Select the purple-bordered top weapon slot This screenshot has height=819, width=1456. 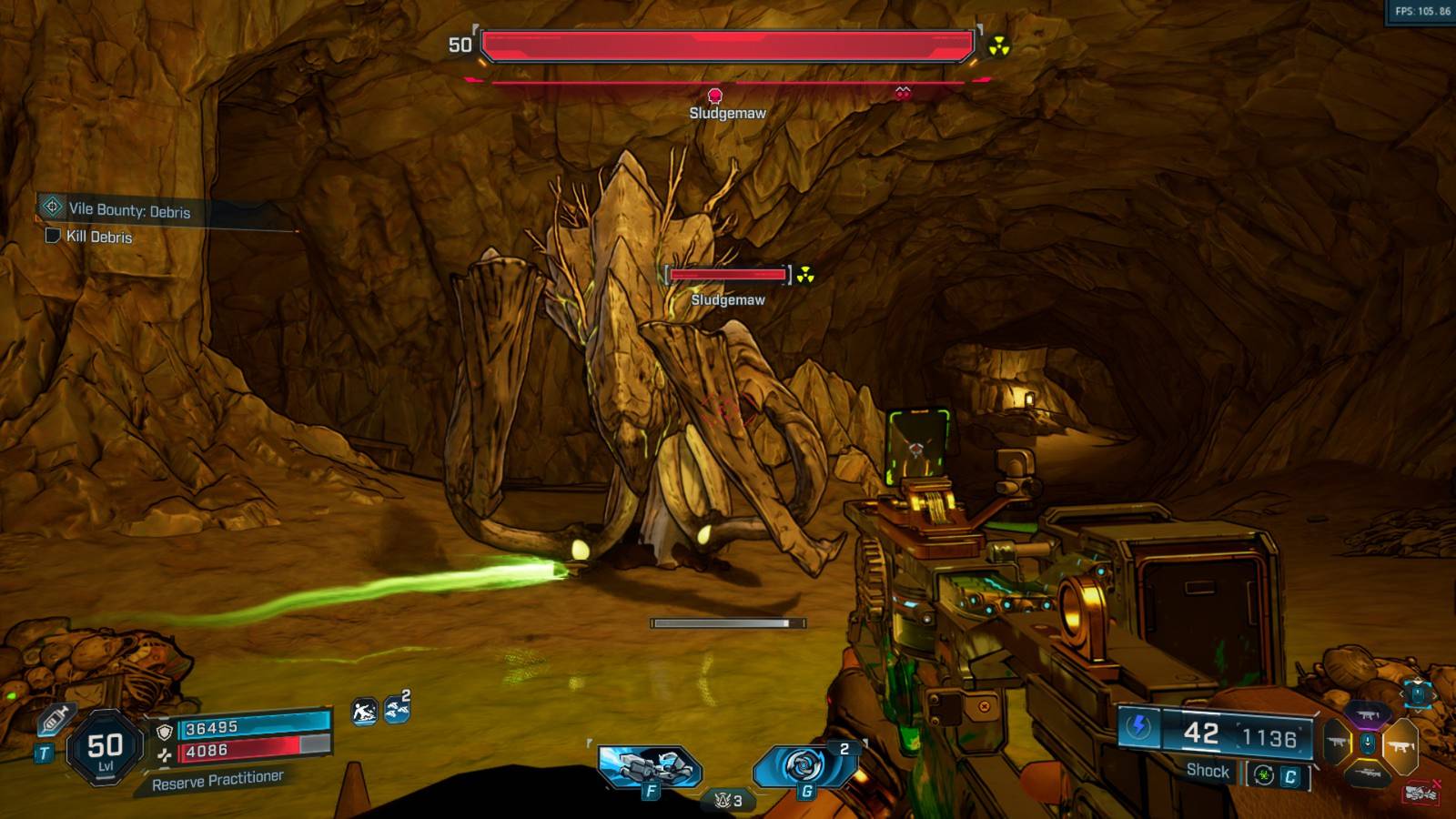pyautogui.click(x=1368, y=716)
